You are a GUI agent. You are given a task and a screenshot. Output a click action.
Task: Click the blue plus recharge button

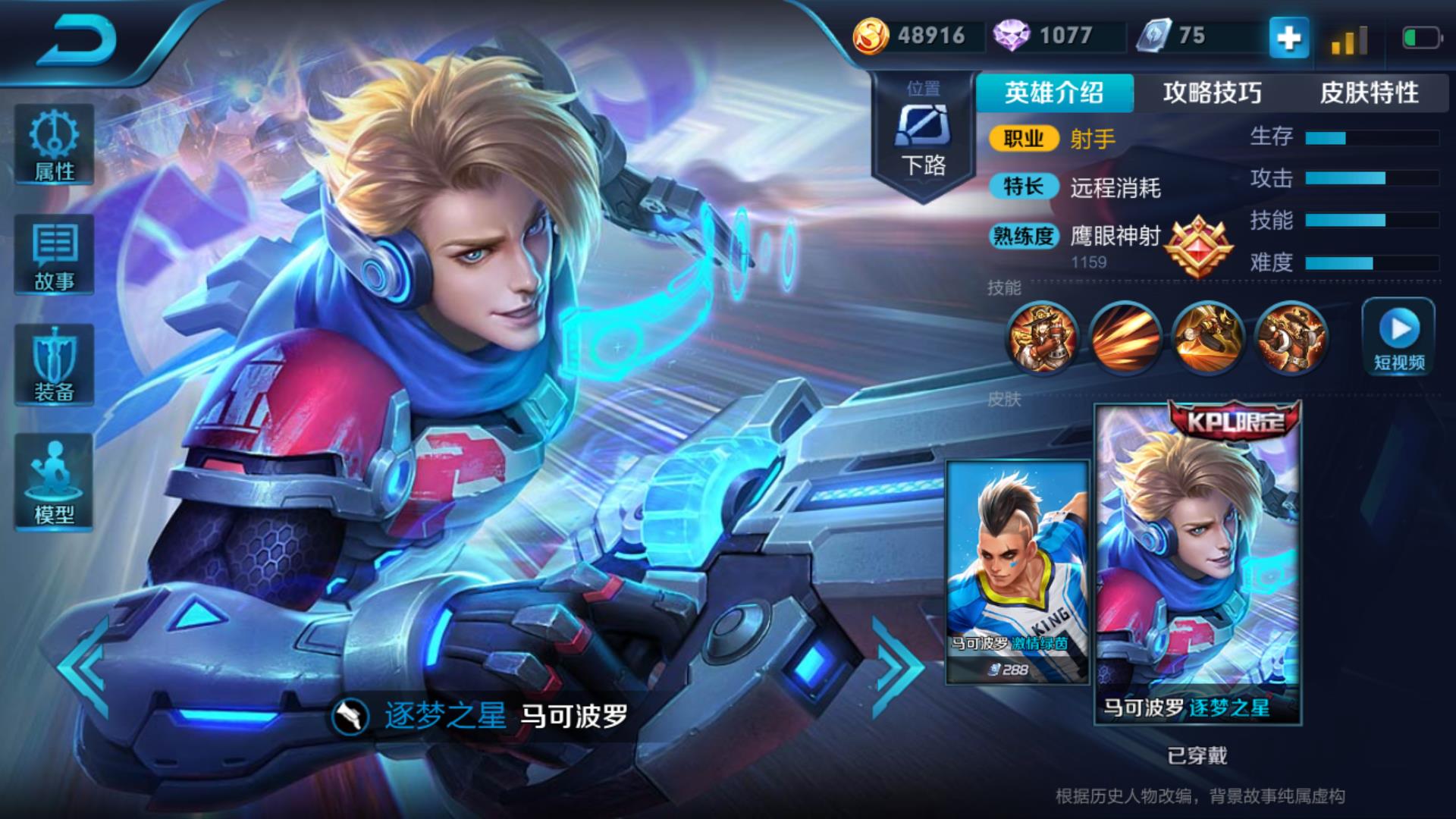coord(1289,38)
